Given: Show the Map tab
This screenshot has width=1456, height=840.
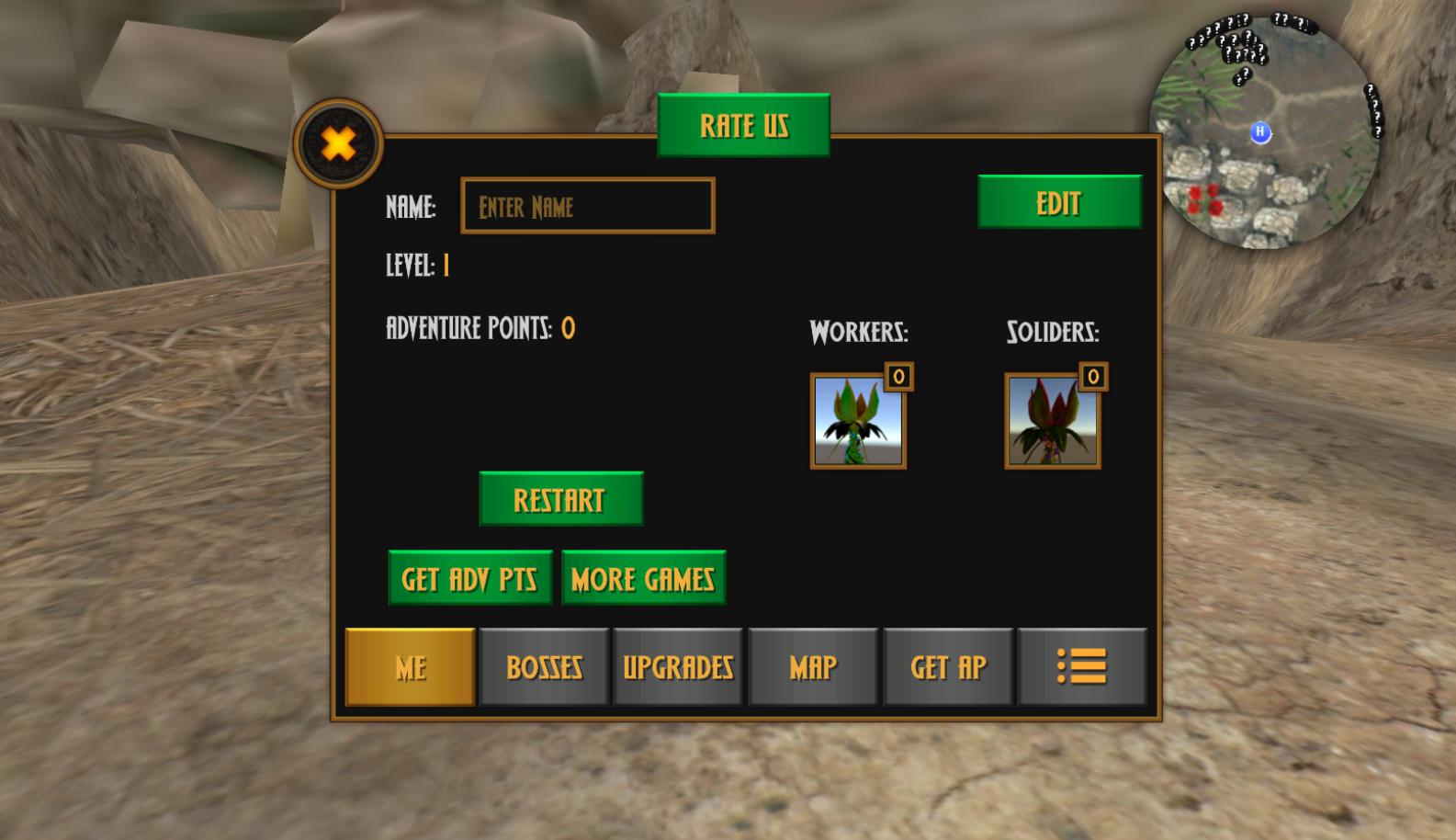Looking at the screenshot, I should coord(813,667).
